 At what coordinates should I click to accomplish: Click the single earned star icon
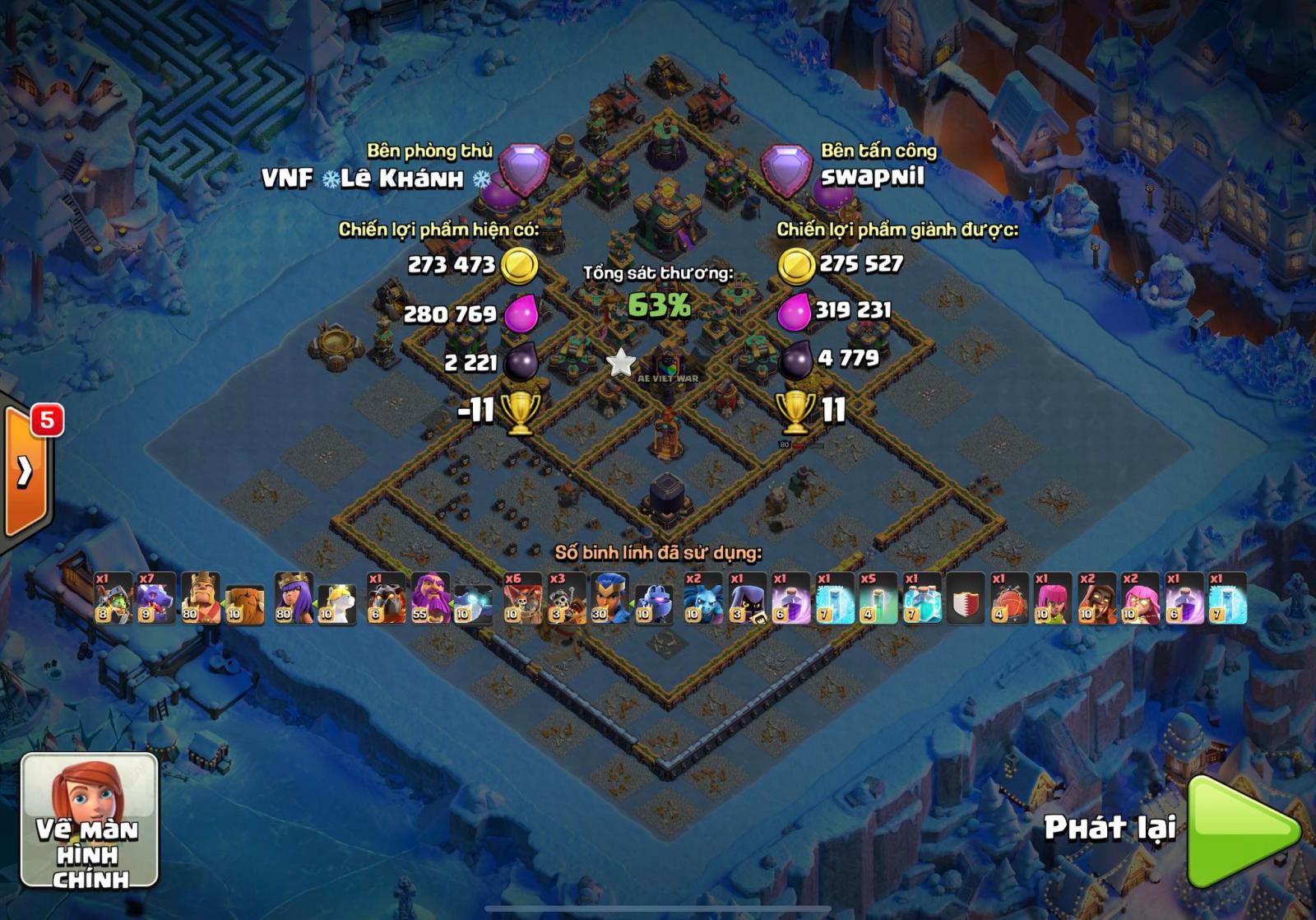(621, 362)
